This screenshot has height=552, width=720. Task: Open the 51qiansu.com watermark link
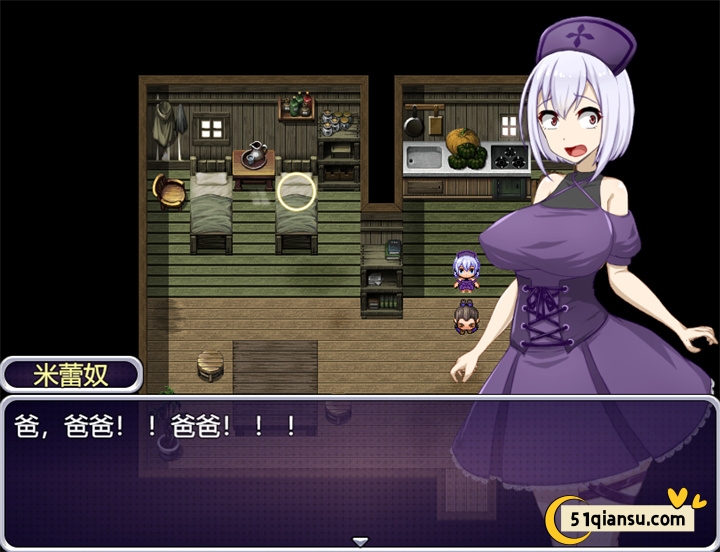tap(628, 519)
